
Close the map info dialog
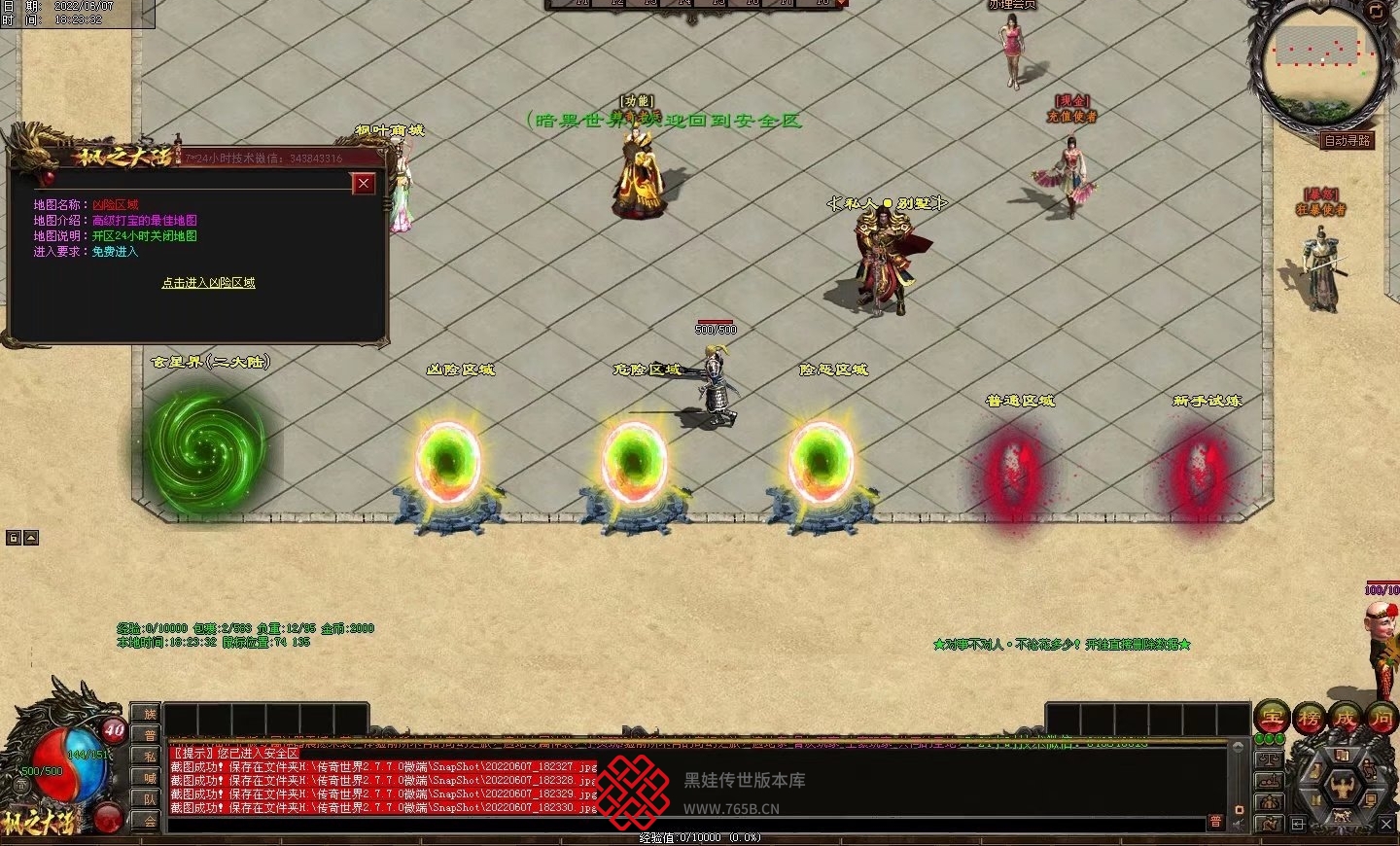(x=364, y=183)
